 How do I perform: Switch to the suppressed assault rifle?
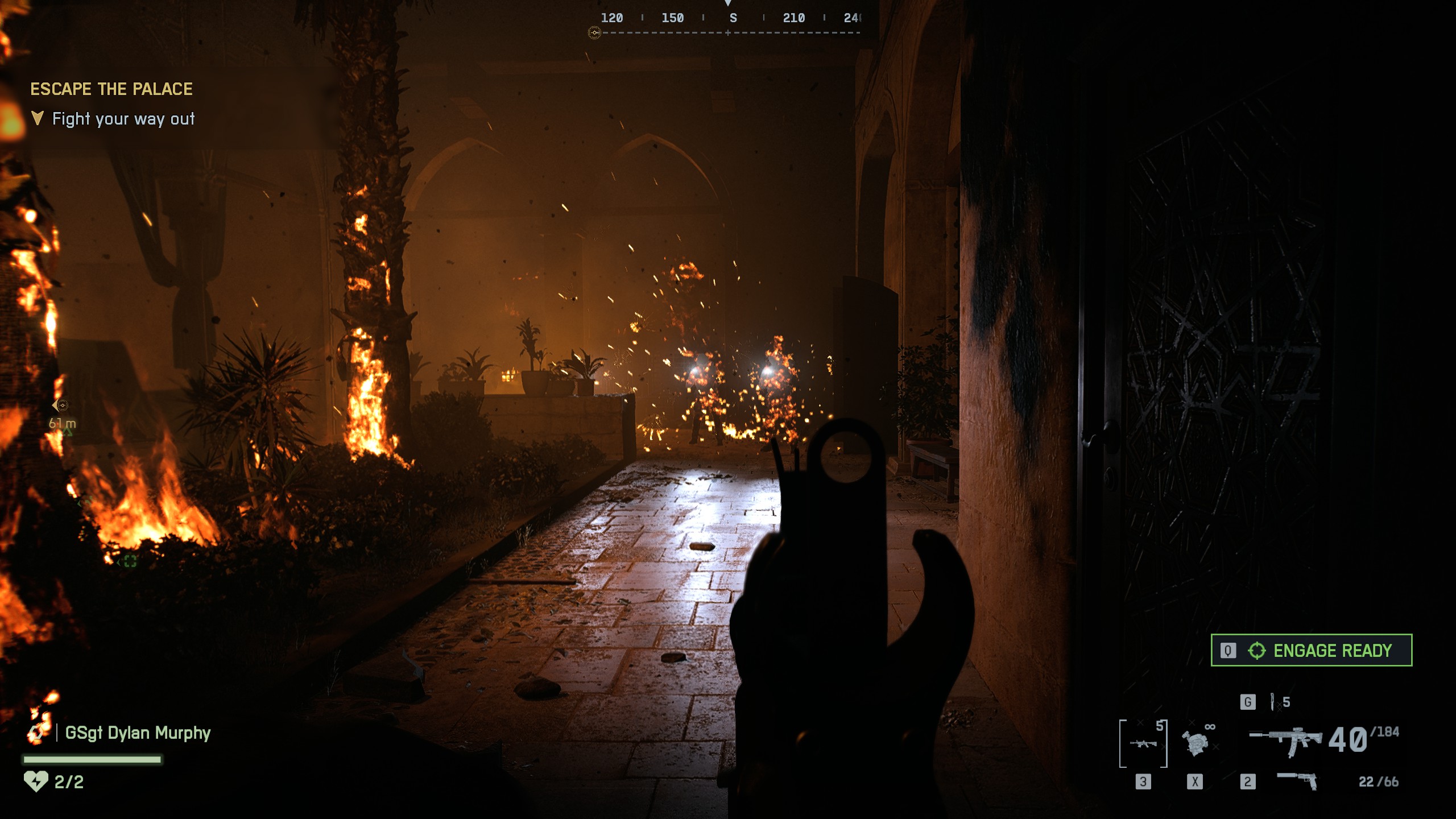coord(1285,739)
